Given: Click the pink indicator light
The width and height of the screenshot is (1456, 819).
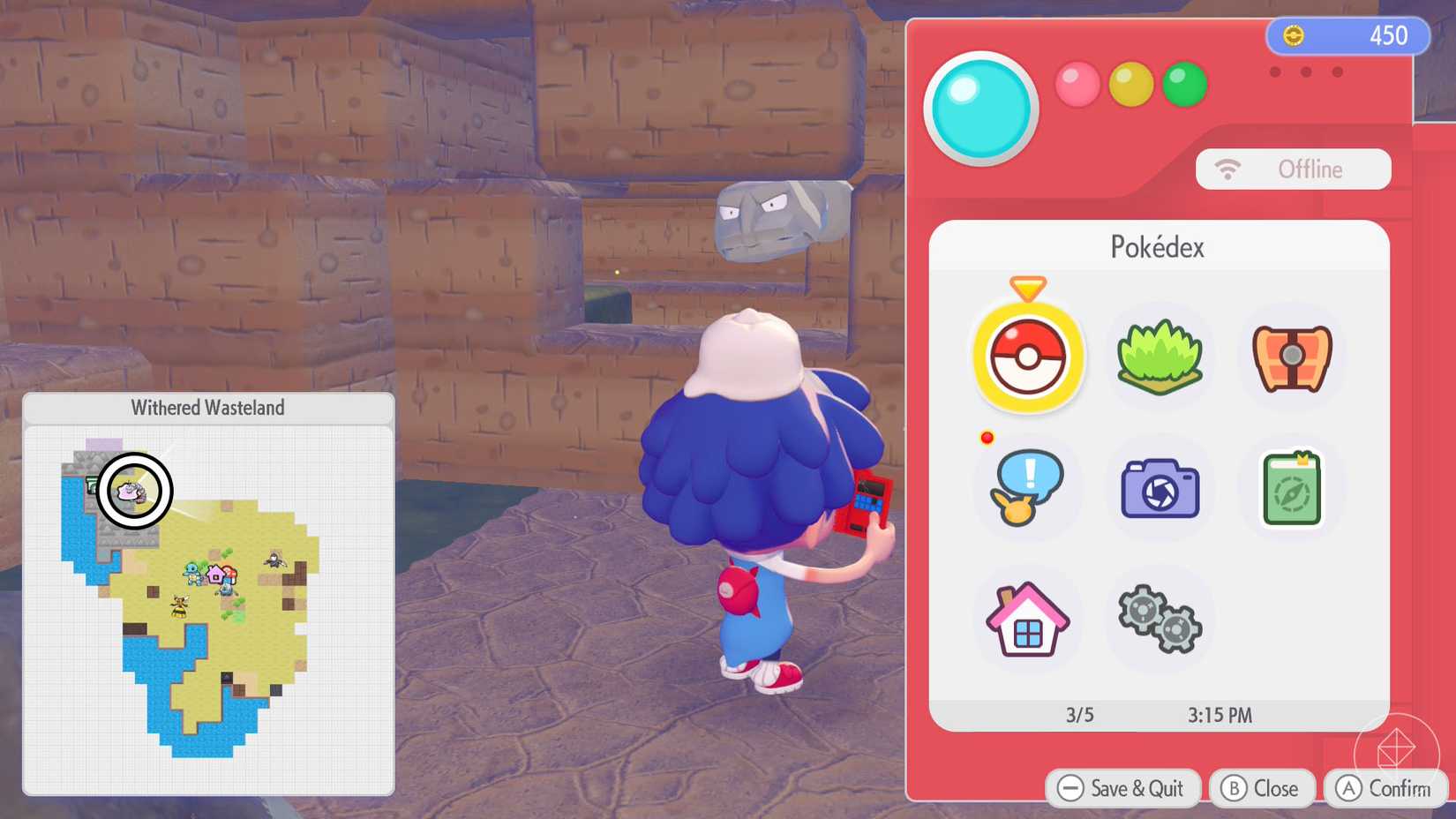Looking at the screenshot, I should [1077, 84].
